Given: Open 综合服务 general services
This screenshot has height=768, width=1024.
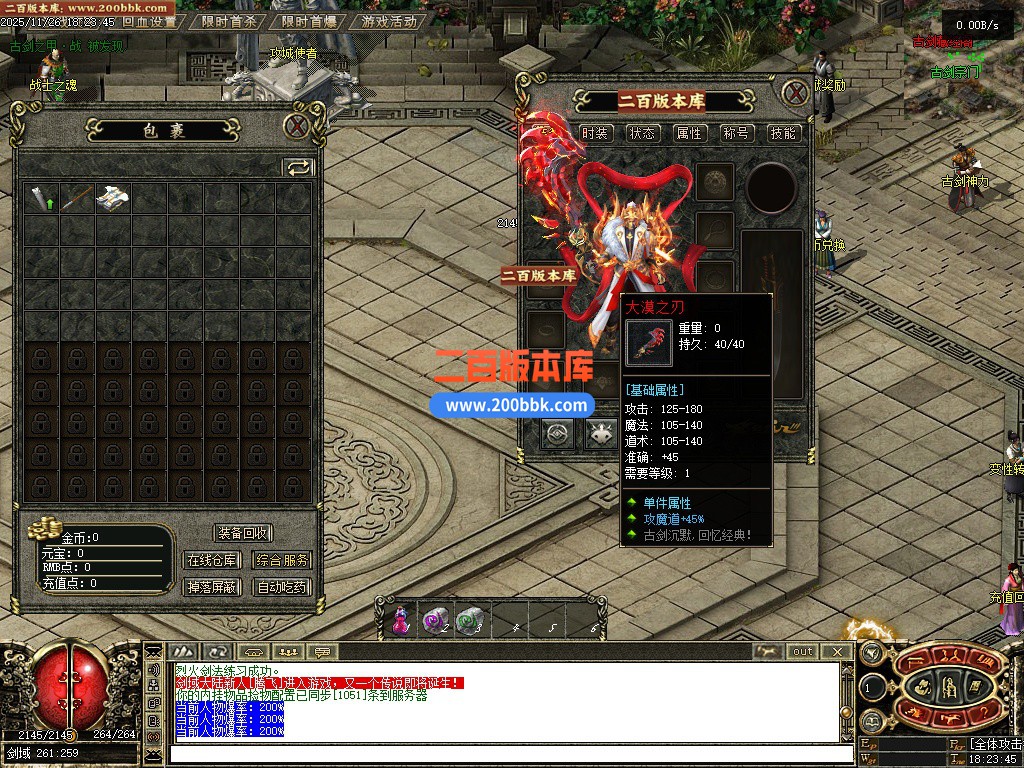Looking at the screenshot, I should 282,561.
